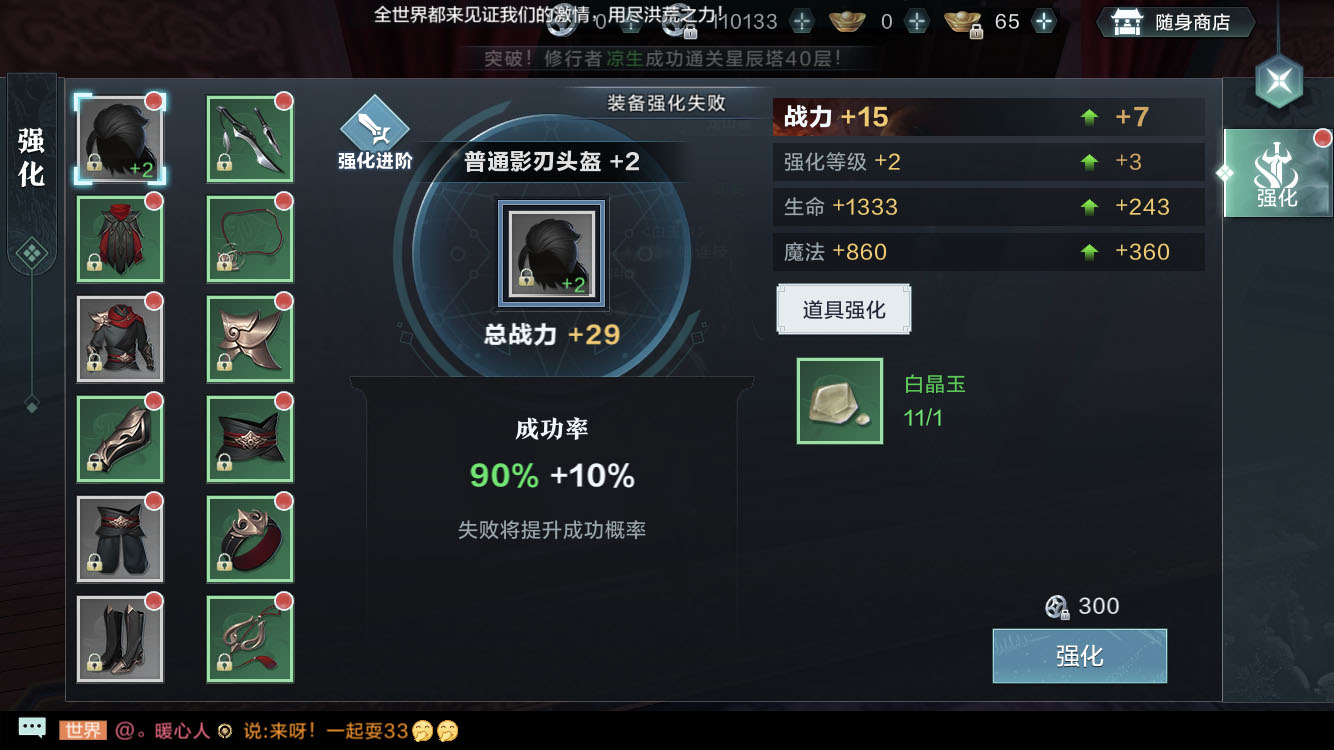Open 道具强化 item enhancement

(x=843, y=309)
